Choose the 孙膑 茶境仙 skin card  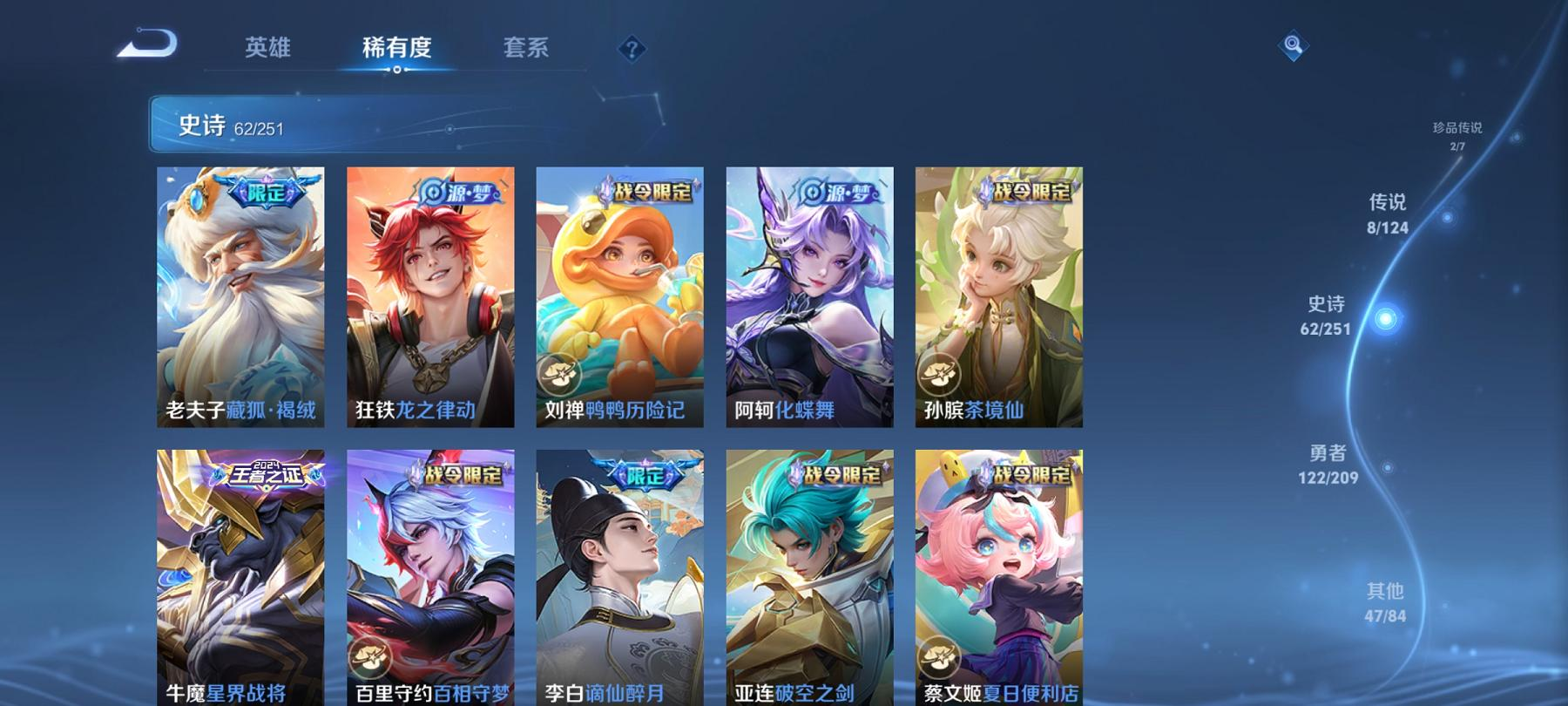[x=998, y=296]
